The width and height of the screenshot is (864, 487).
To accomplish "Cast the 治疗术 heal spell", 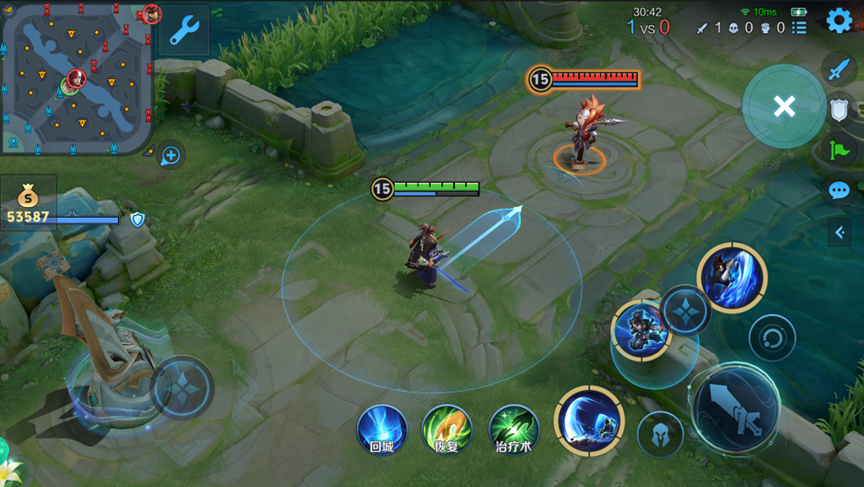I will tap(514, 428).
